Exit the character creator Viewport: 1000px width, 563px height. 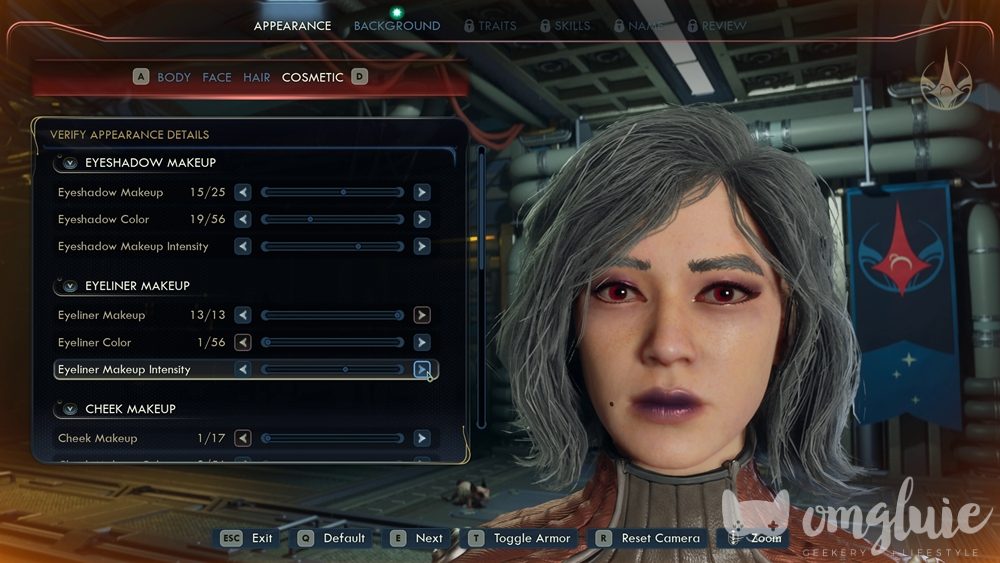click(x=248, y=538)
